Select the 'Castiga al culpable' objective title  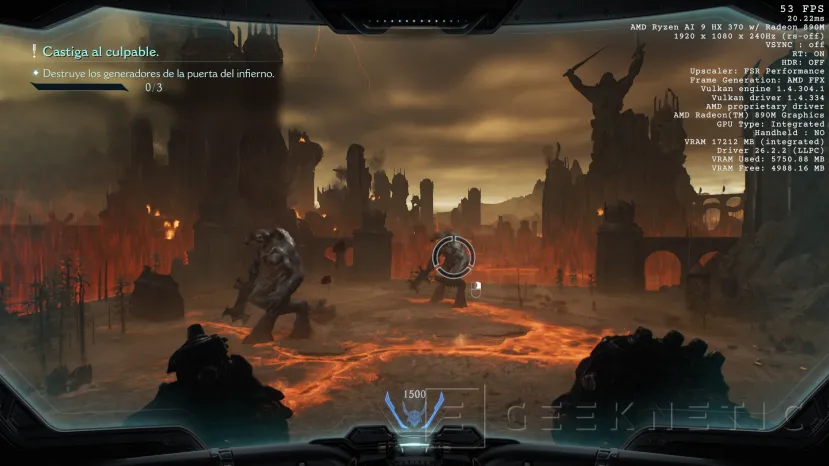(x=100, y=51)
